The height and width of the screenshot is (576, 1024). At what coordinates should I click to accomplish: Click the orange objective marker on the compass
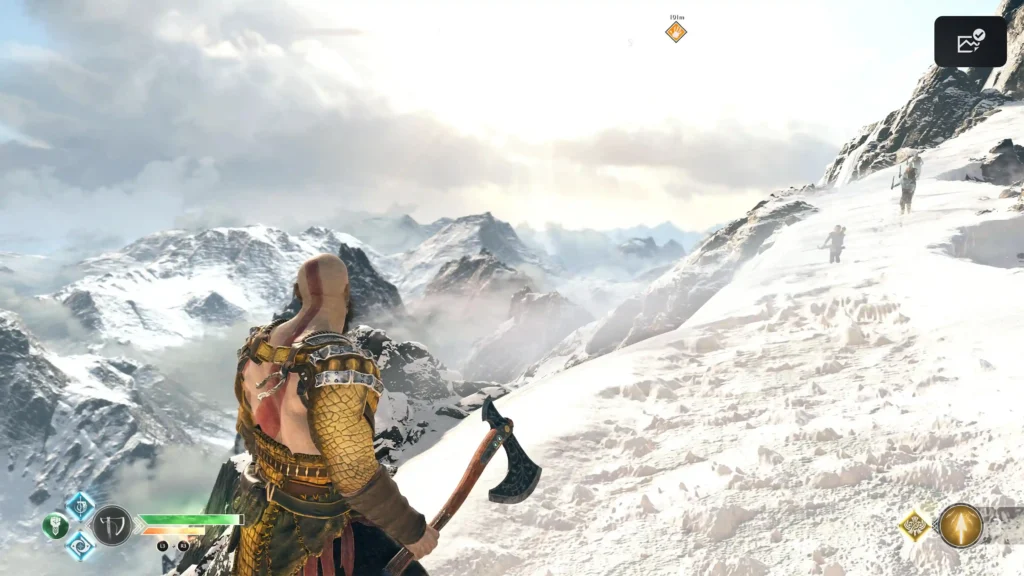(x=676, y=32)
